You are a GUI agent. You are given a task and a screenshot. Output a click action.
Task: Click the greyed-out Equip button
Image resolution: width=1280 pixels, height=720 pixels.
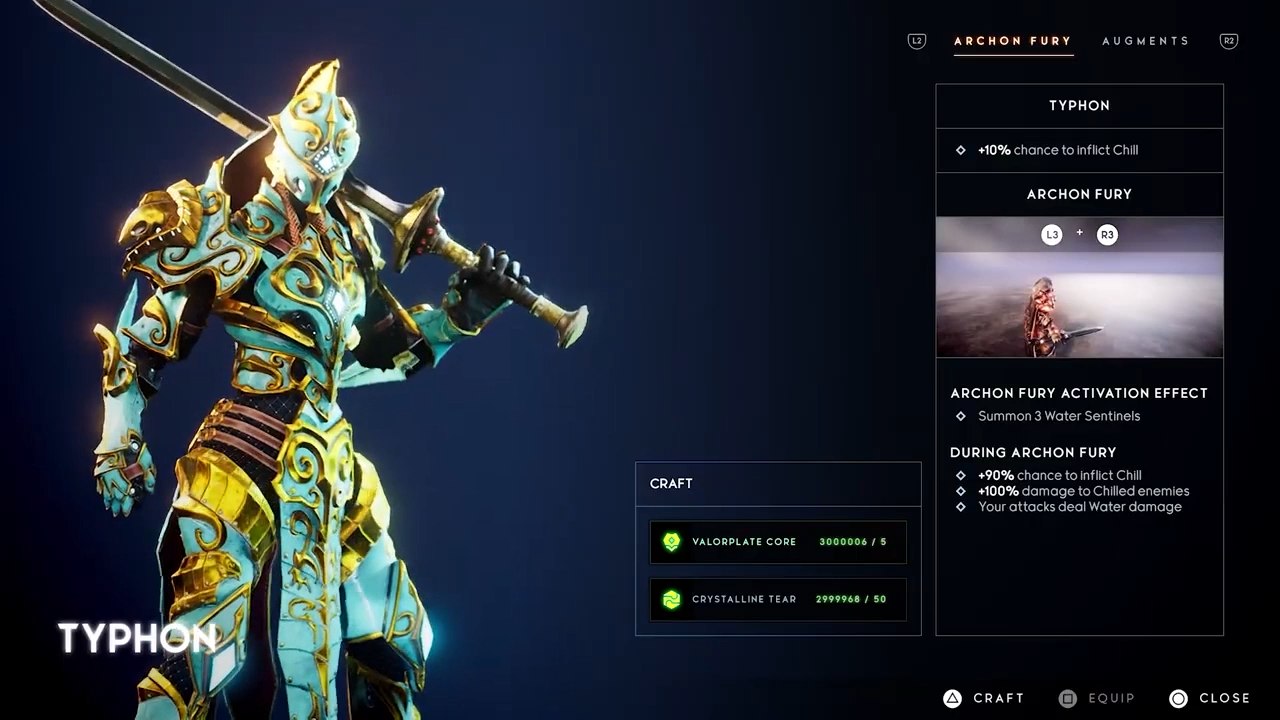point(1097,698)
